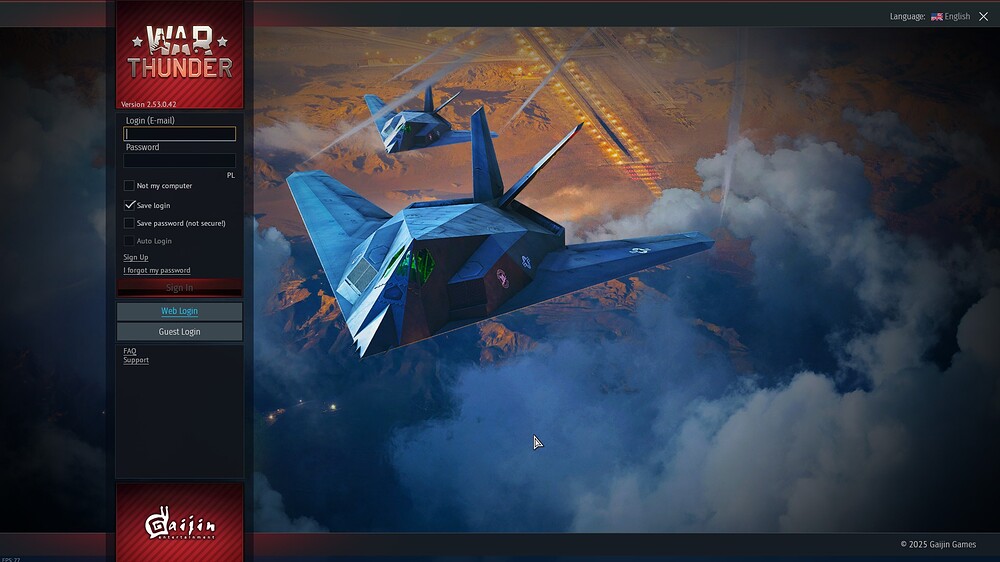Follow the I forgot my password link
This screenshot has width=1000, height=562.
pyautogui.click(x=157, y=270)
